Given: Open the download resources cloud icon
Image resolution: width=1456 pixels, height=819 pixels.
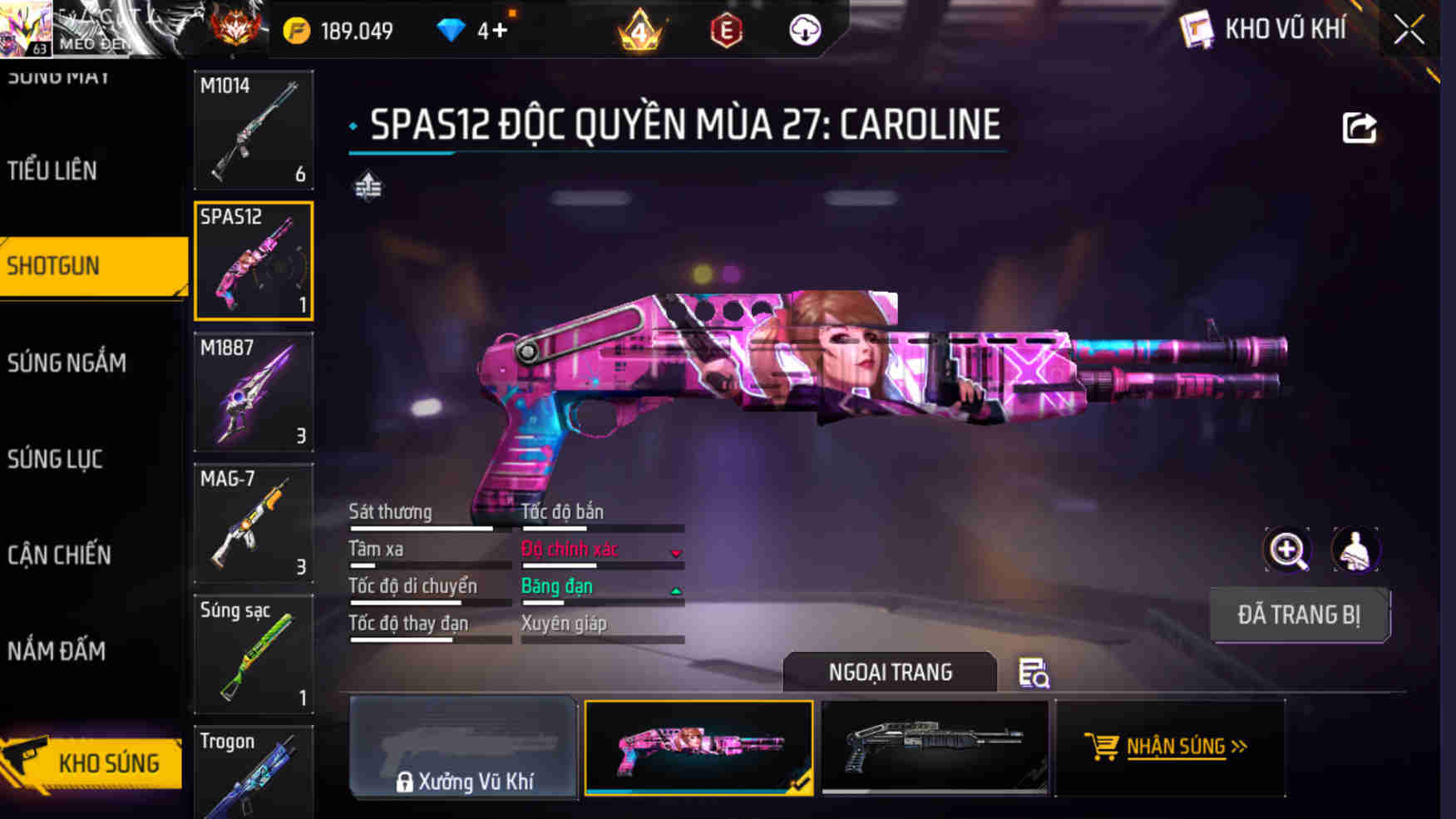Looking at the screenshot, I should [803, 30].
